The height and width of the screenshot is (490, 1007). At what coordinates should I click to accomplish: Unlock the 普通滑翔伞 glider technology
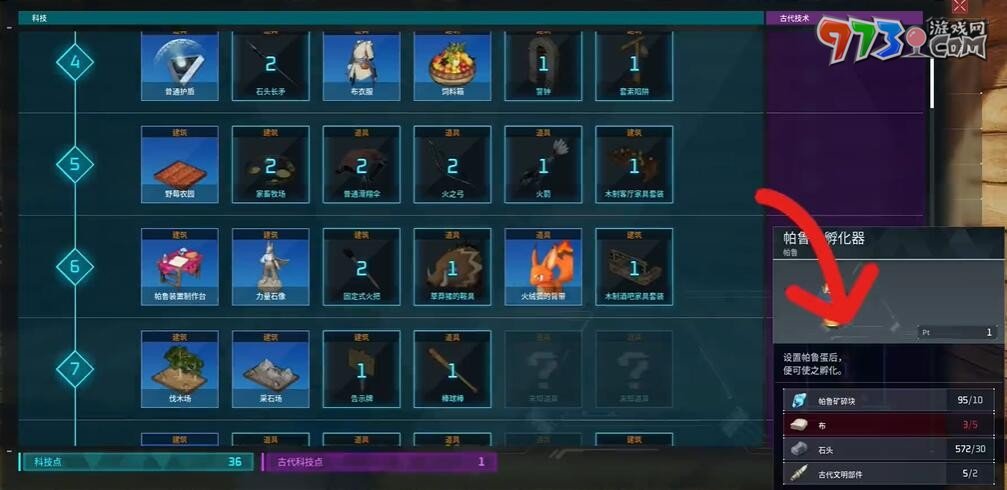(x=361, y=164)
